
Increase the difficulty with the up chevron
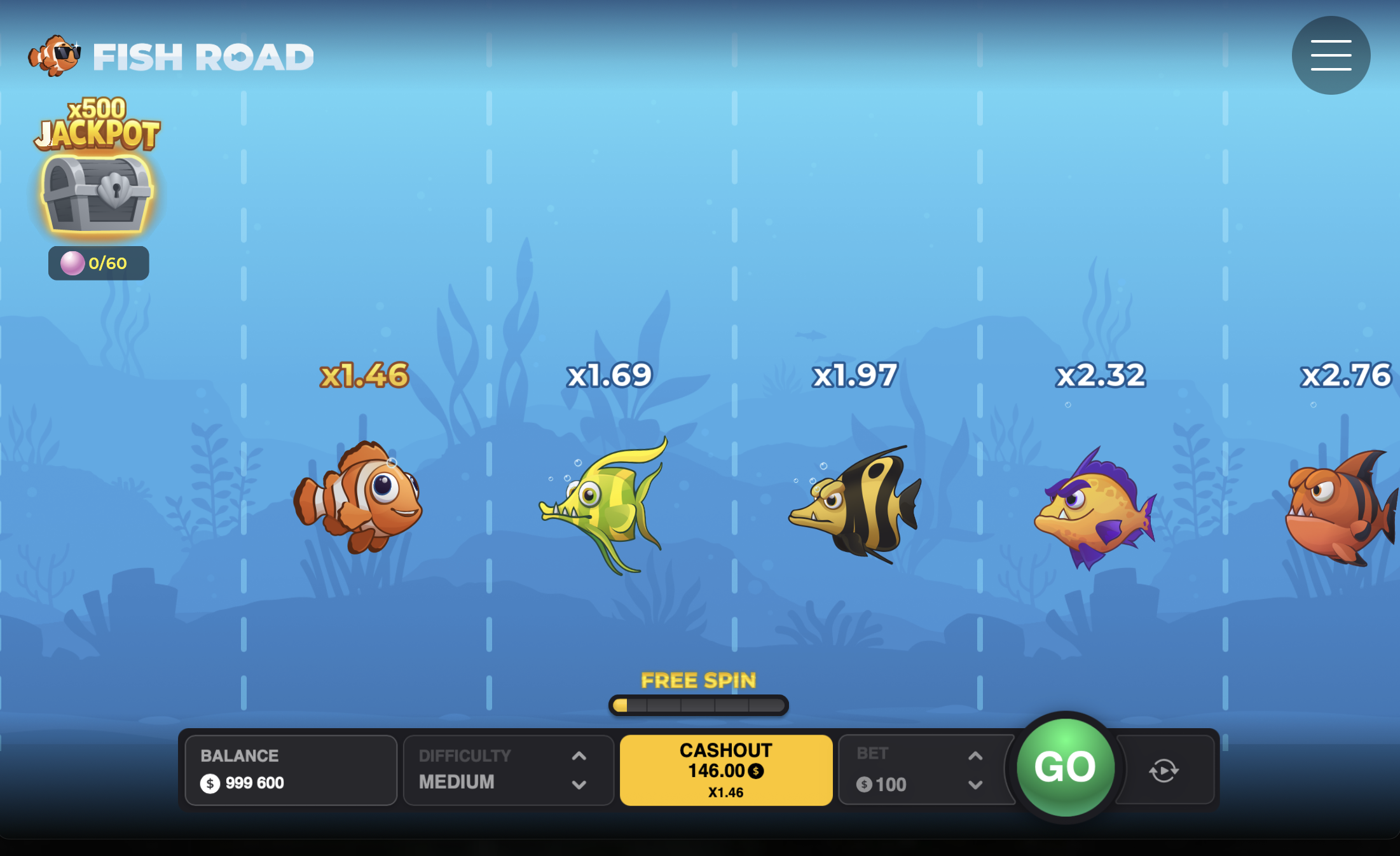click(578, 756)
